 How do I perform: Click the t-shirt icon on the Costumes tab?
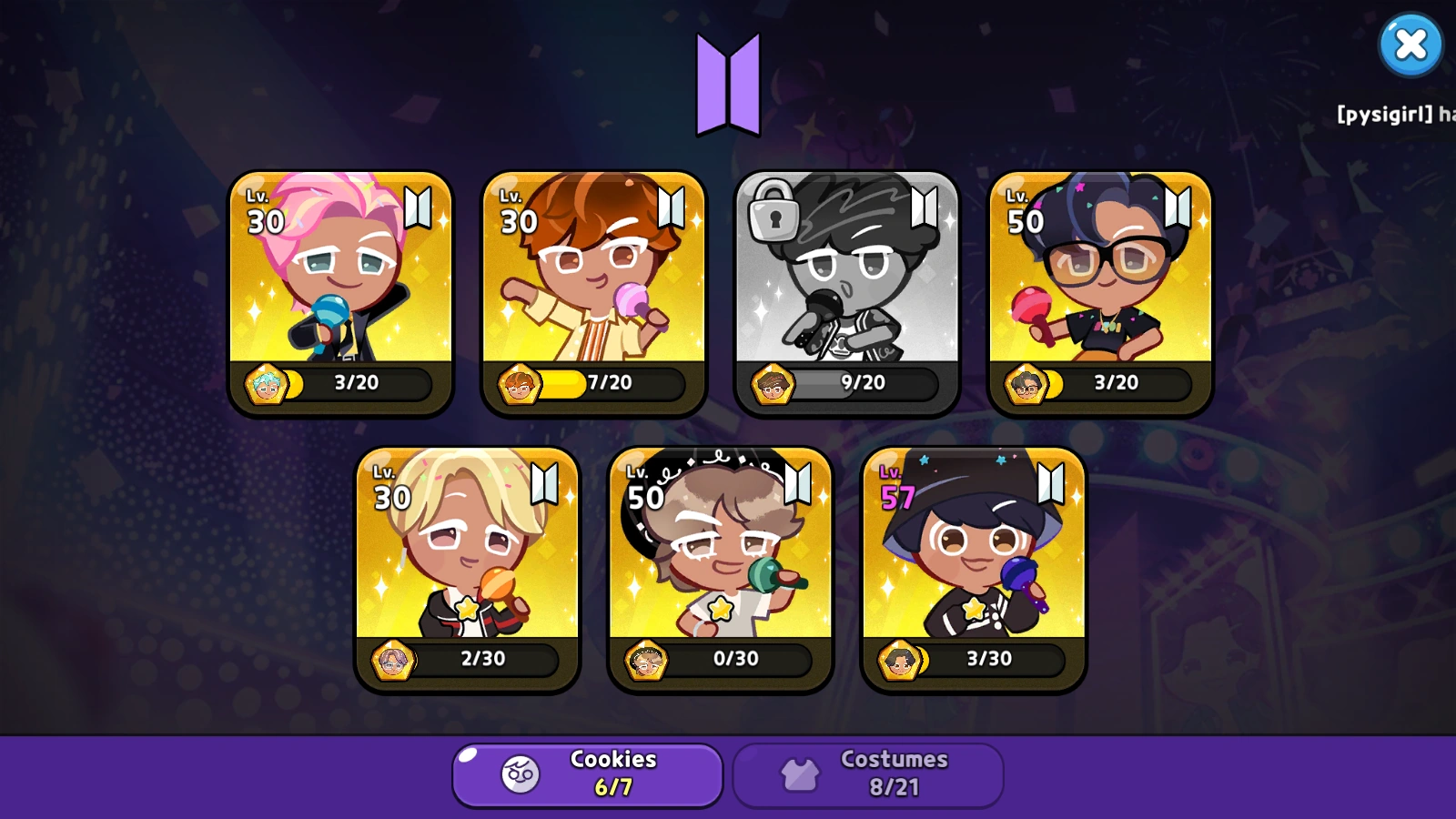pos(801,773)
